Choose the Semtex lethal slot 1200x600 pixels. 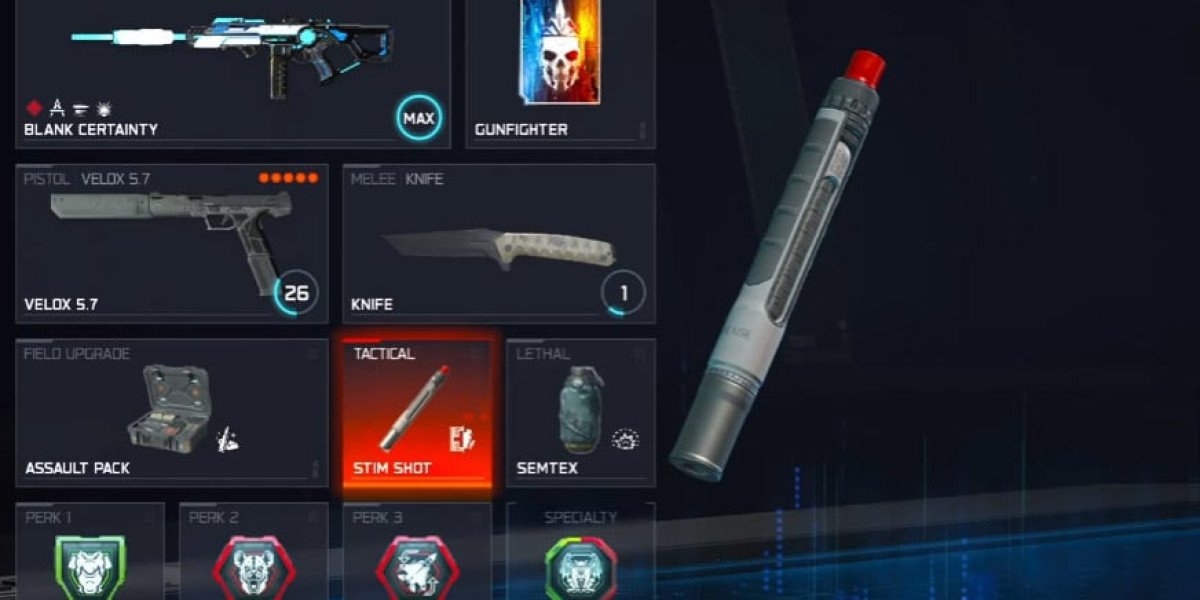point(581,412)
